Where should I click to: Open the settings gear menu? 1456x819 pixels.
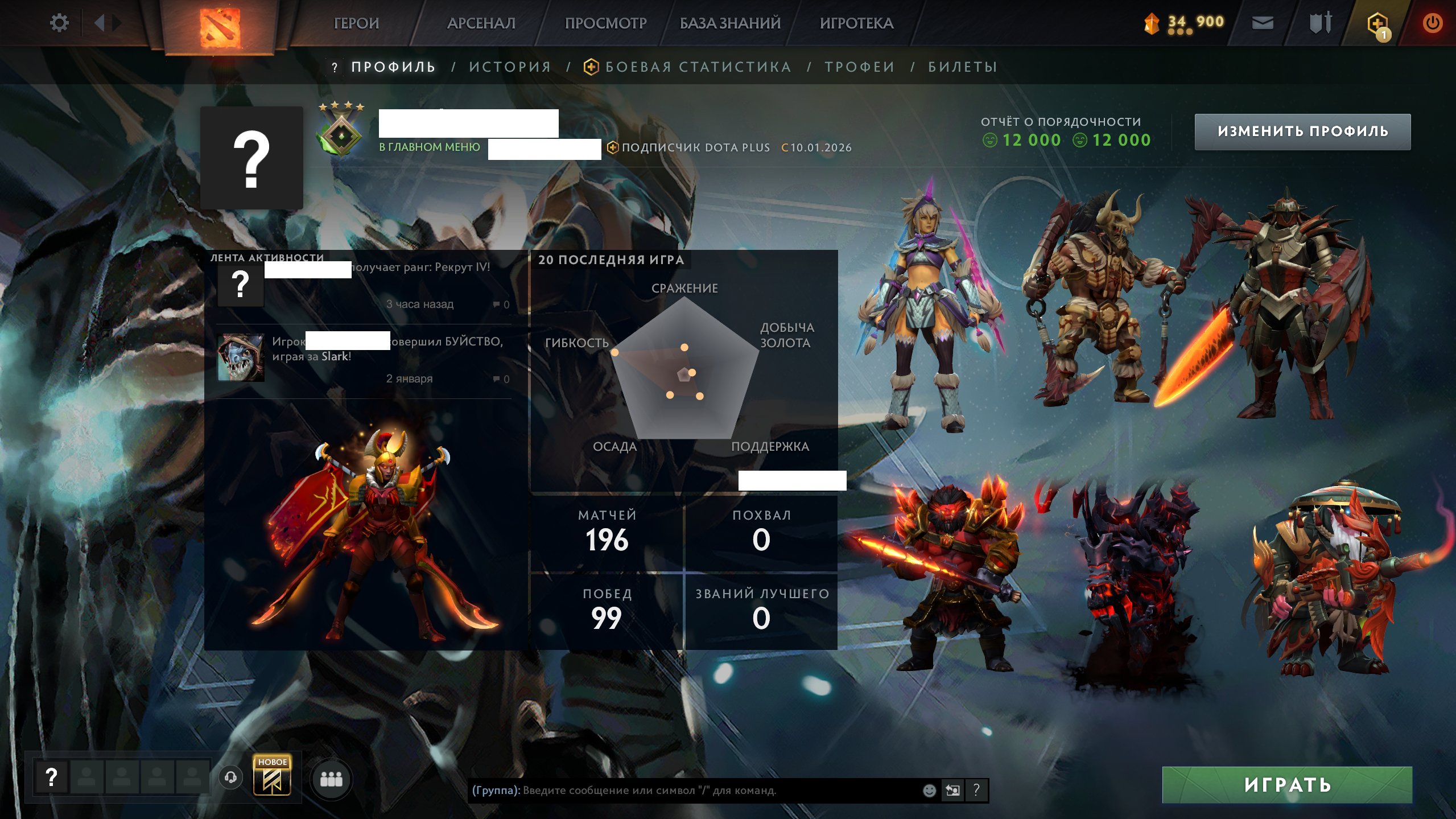tap(59, 23)
